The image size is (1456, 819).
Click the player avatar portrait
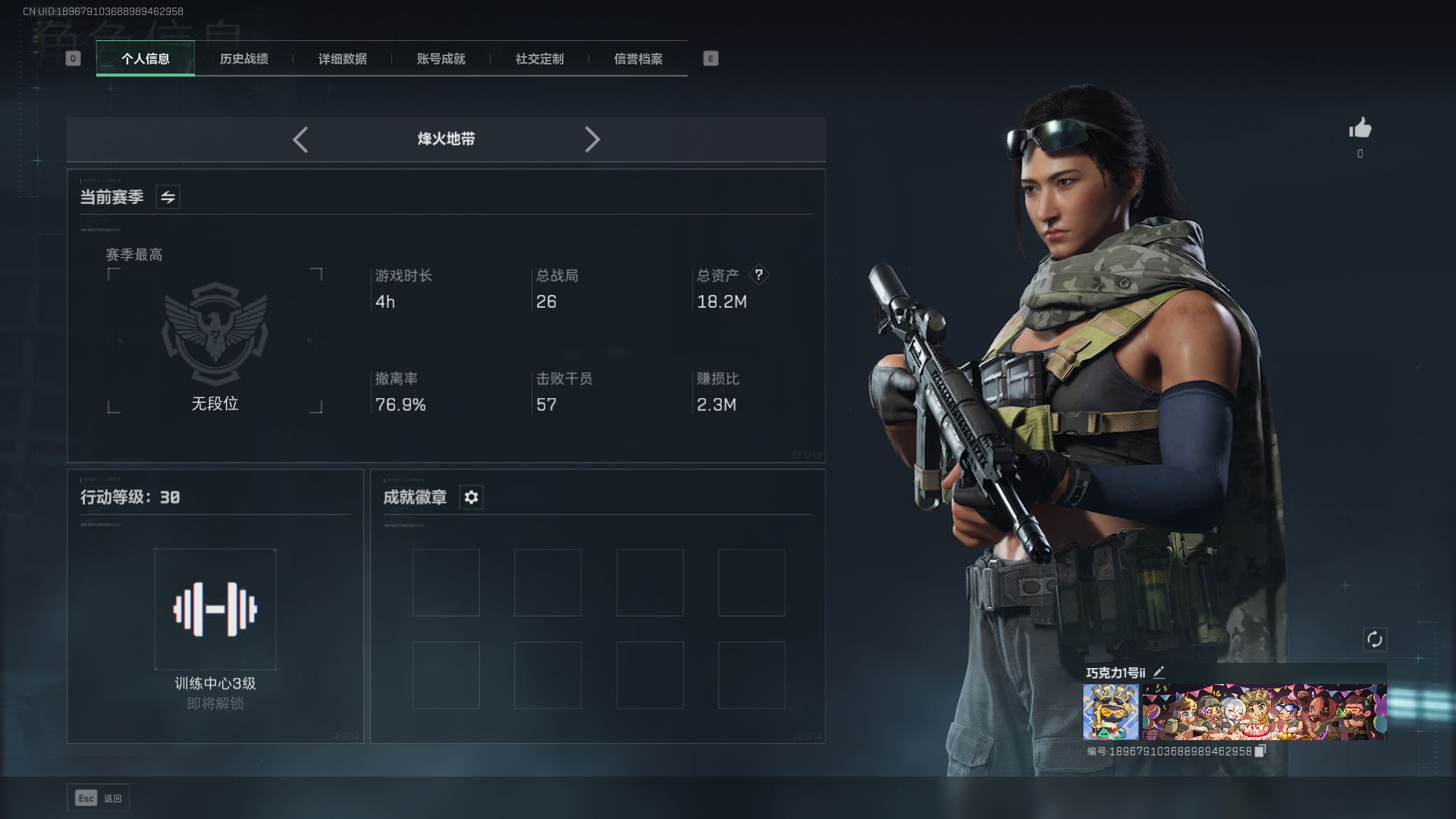click(1110, 711)
